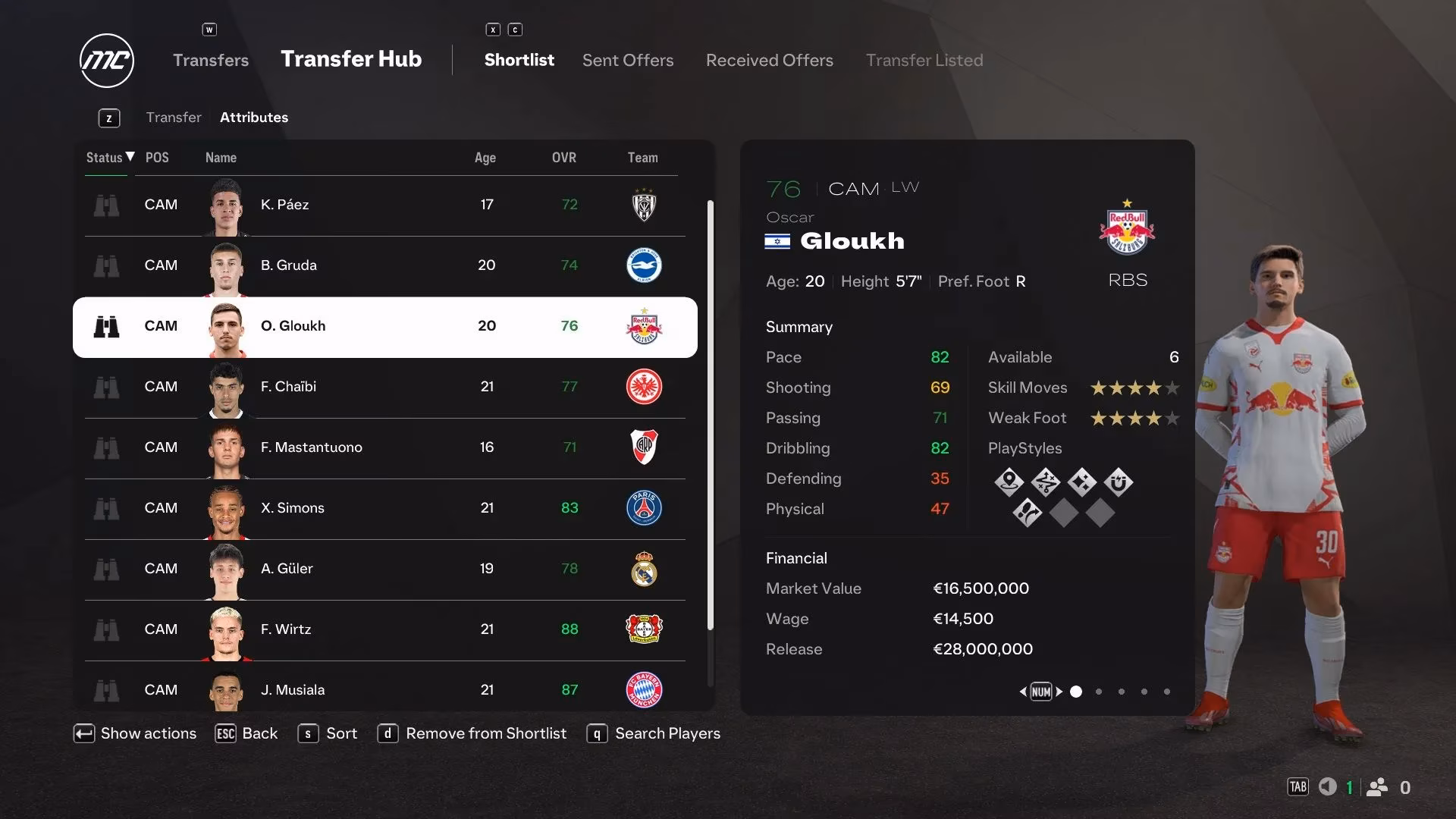Click Remove from Shortlist

(486, 733)
